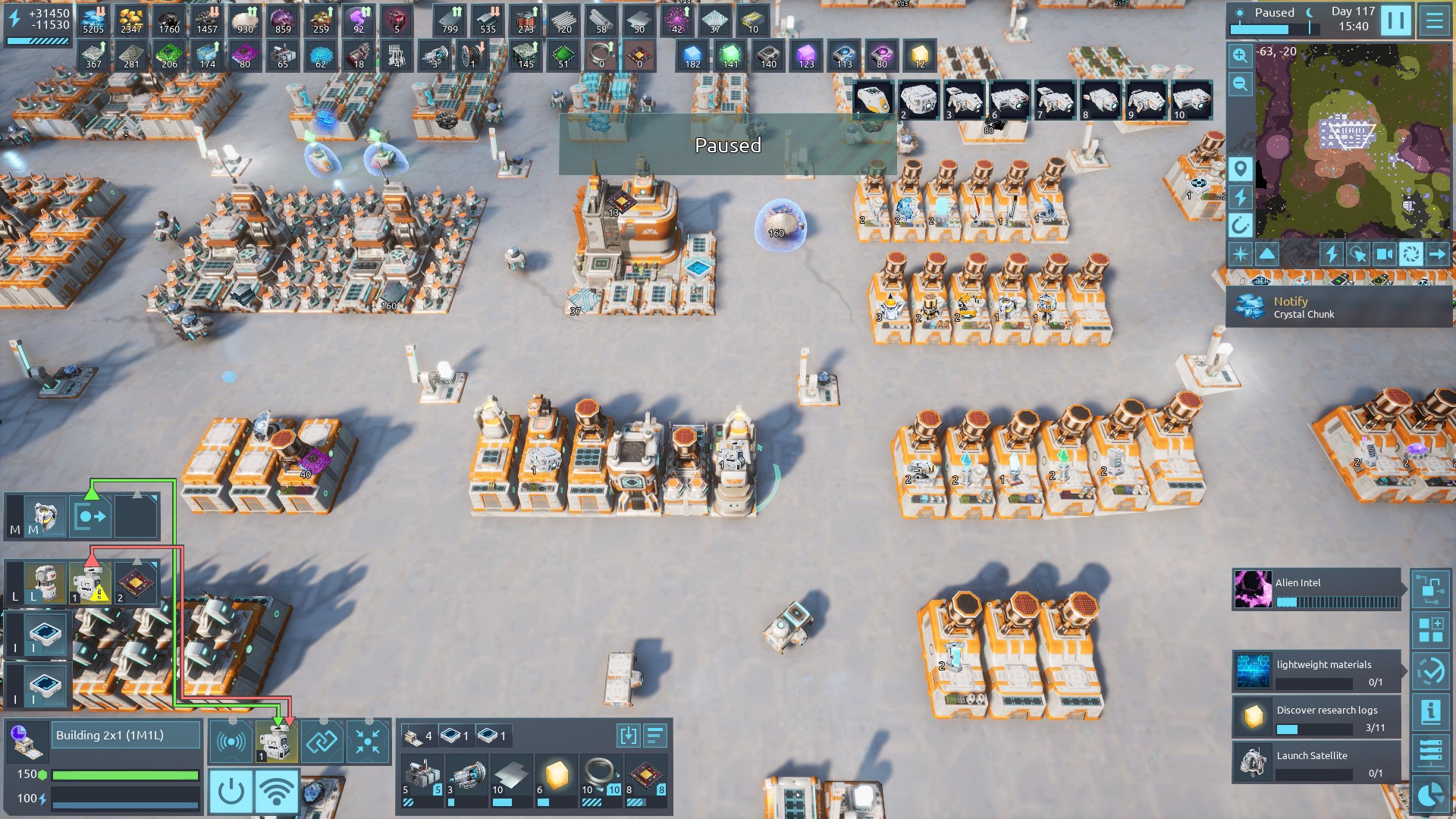
Task: Zoom in the minimap with the plus magnifier
Action: 1240,55
